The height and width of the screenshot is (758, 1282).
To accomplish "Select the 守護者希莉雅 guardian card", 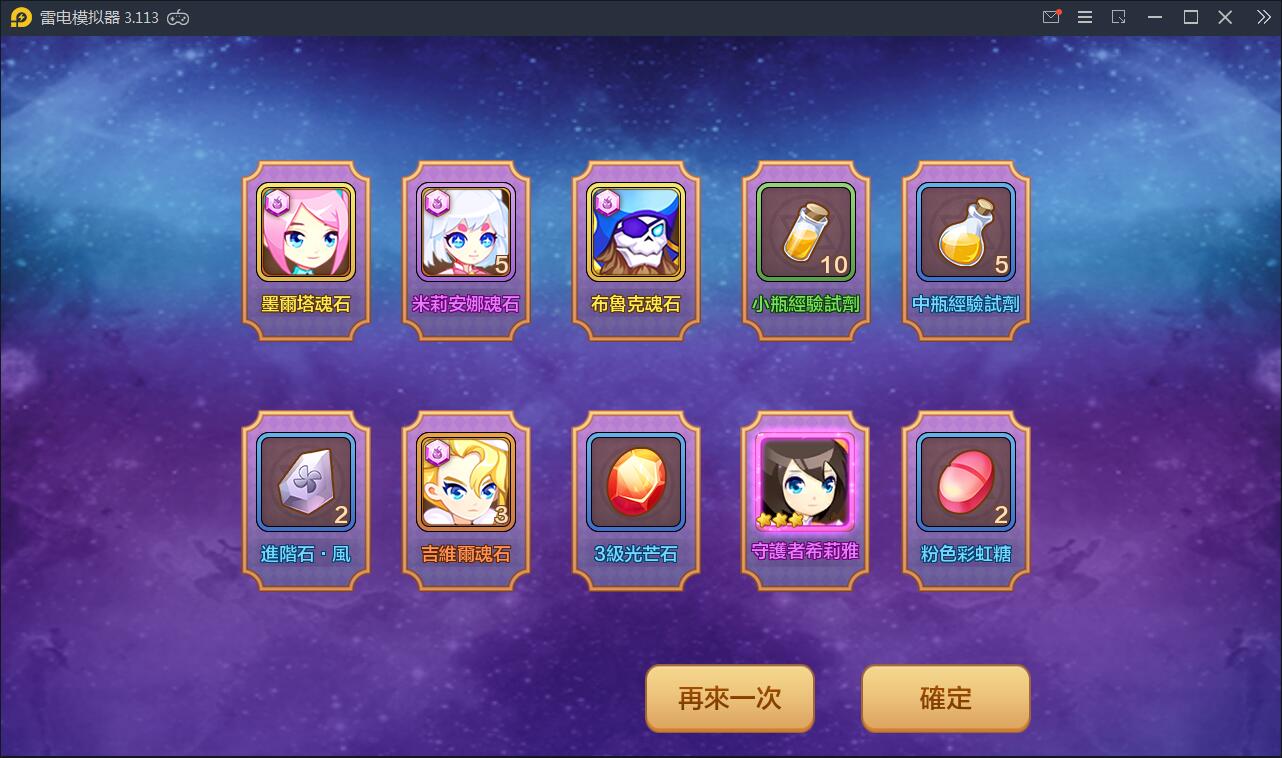I will point(805,482).
